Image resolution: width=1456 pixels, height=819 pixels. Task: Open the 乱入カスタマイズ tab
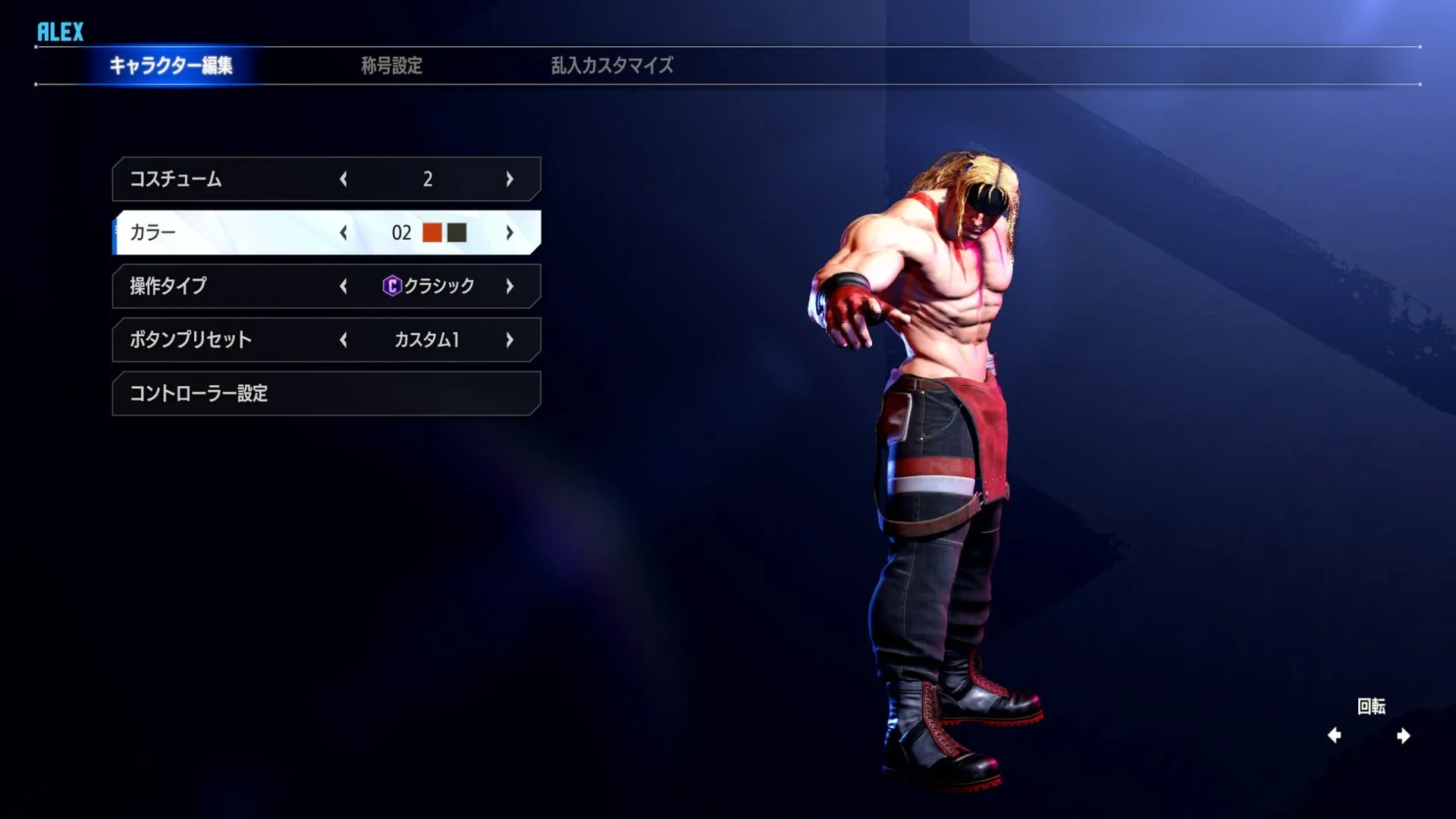(610, 67)
